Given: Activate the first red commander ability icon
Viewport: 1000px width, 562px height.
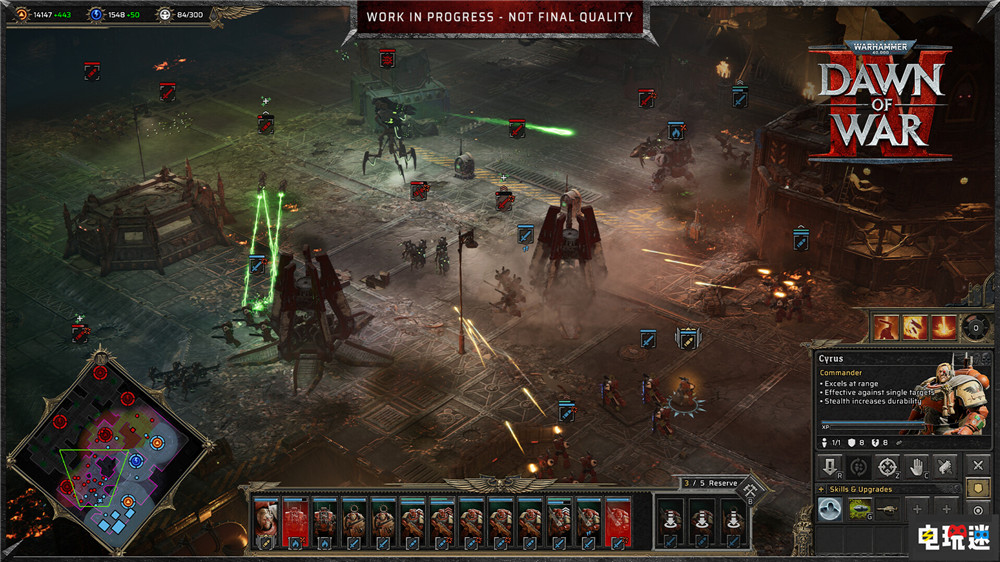Looking at the screenshot, I should pos(886,327).
